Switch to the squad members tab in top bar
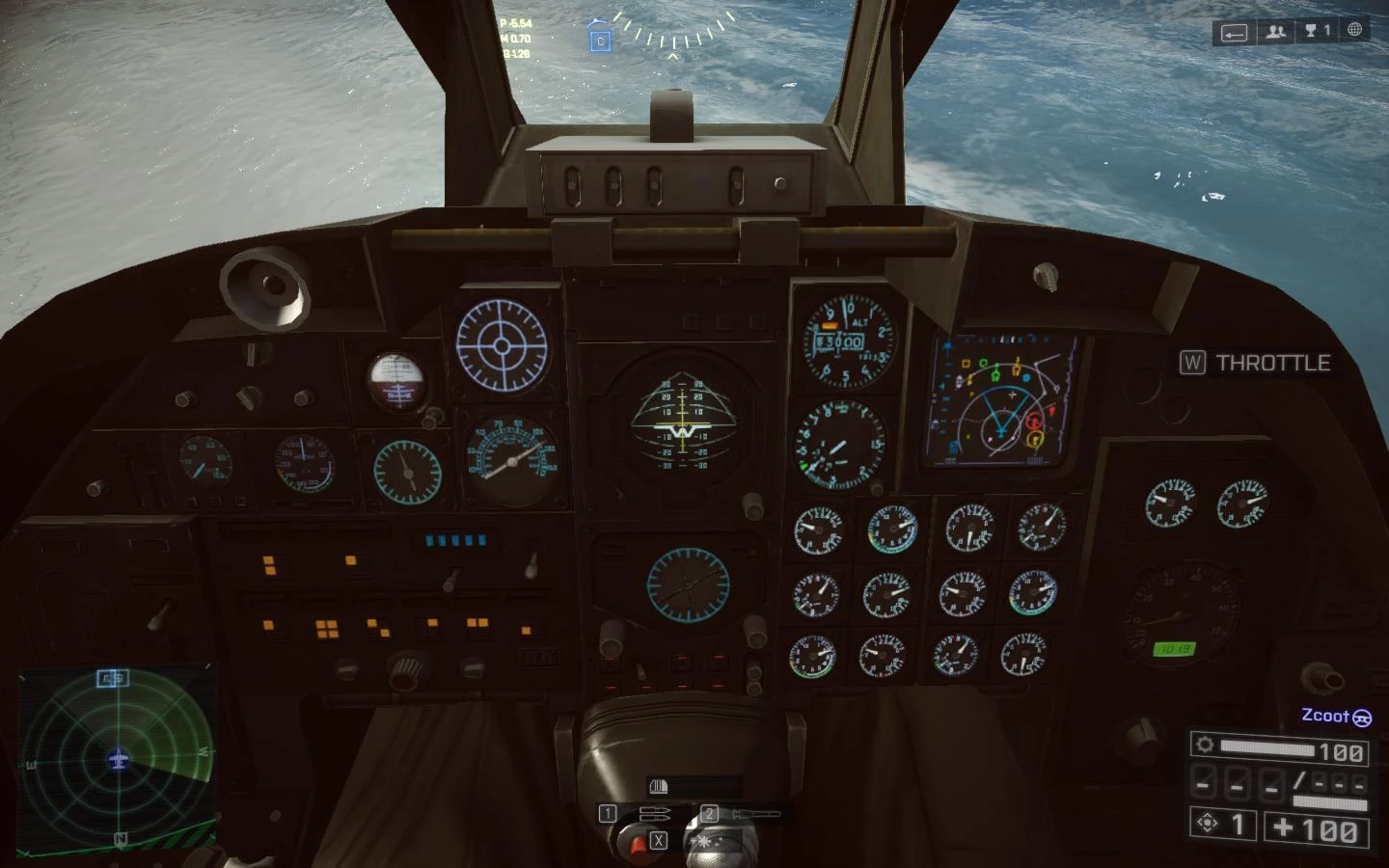The height and width of the screenshot is (868, 1389). 1275,32
